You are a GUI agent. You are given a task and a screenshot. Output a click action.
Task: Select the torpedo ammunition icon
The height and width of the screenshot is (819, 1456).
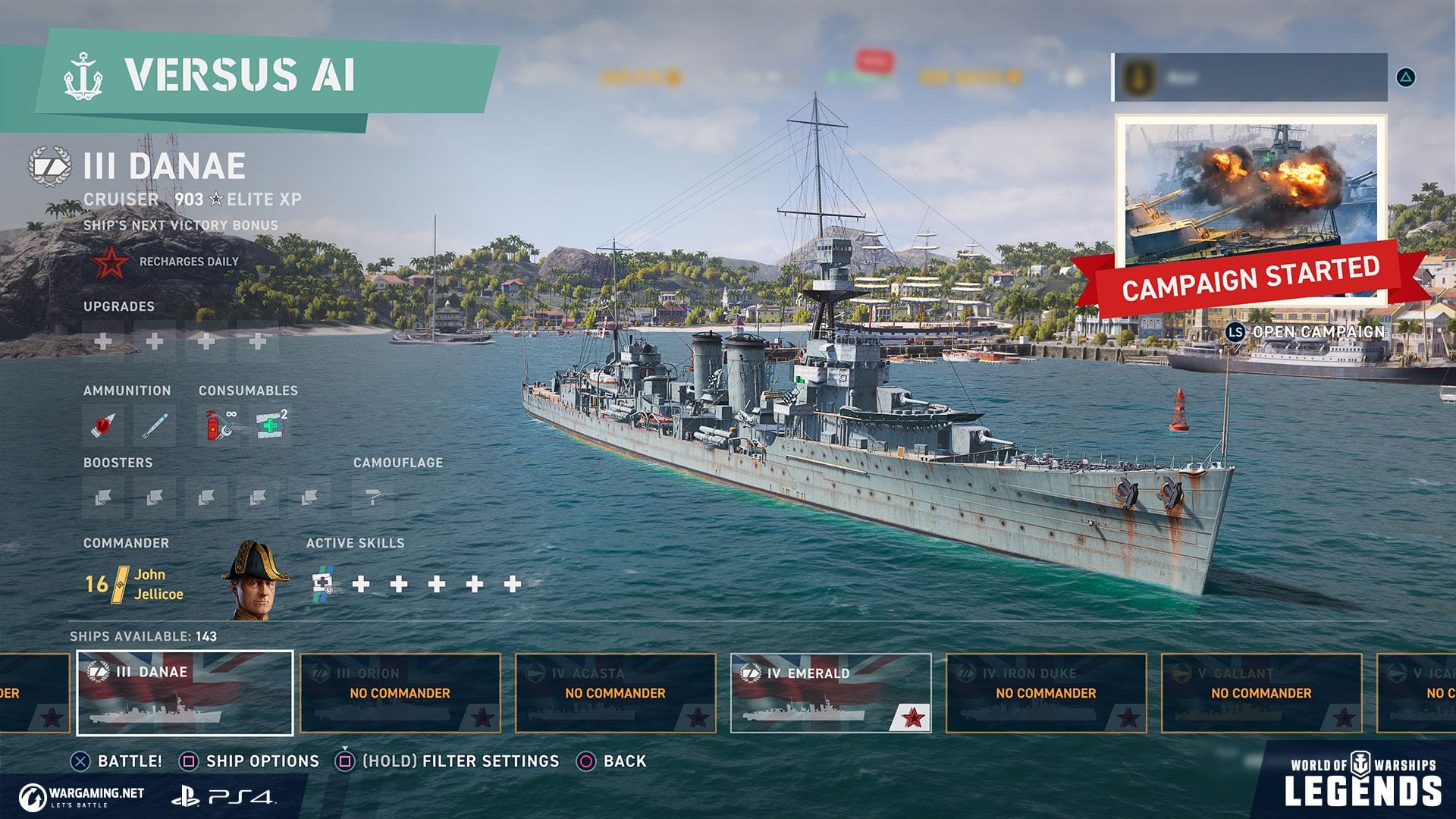pos(155,425)
